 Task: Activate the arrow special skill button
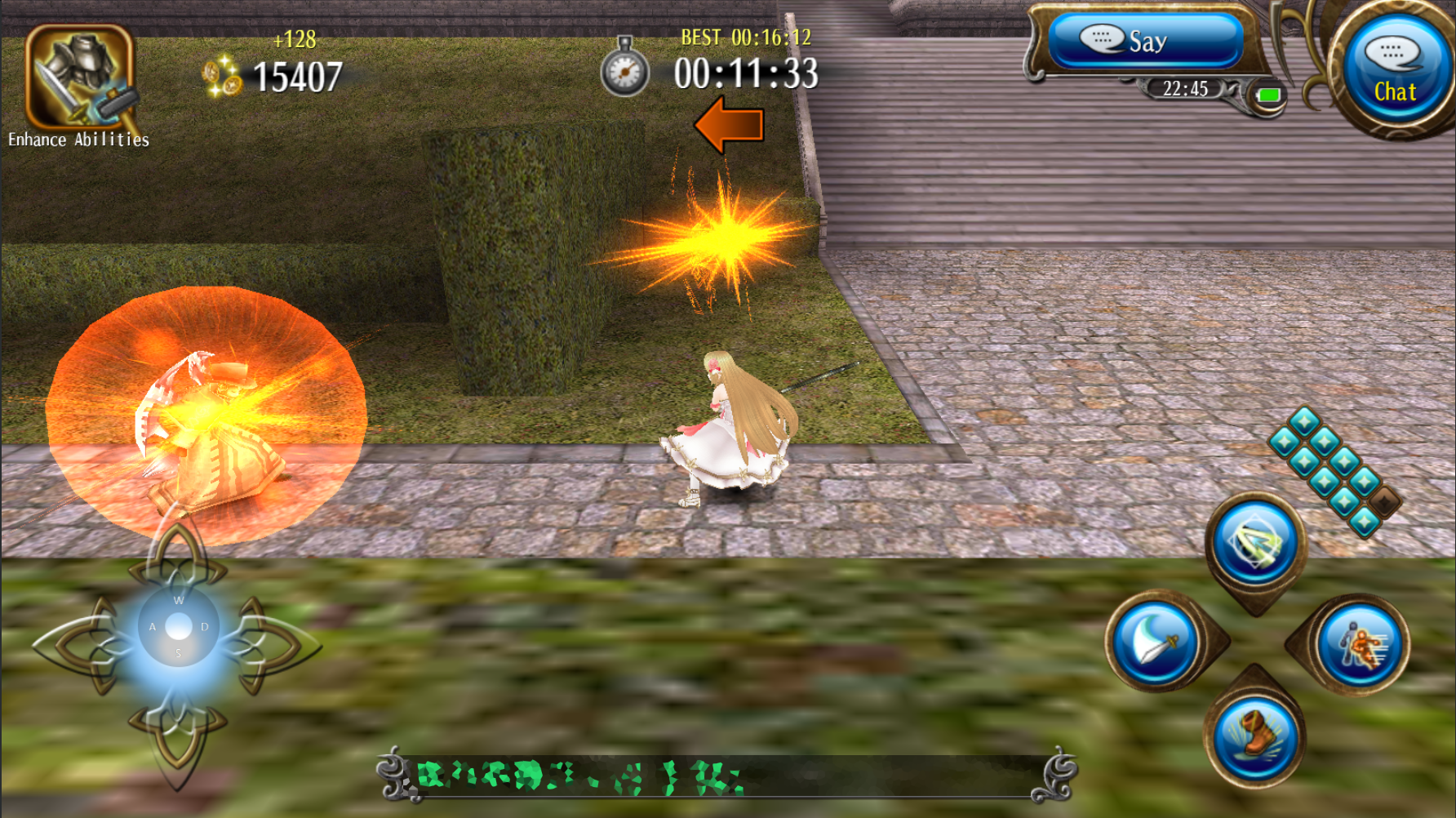(x=1255, y=544)
